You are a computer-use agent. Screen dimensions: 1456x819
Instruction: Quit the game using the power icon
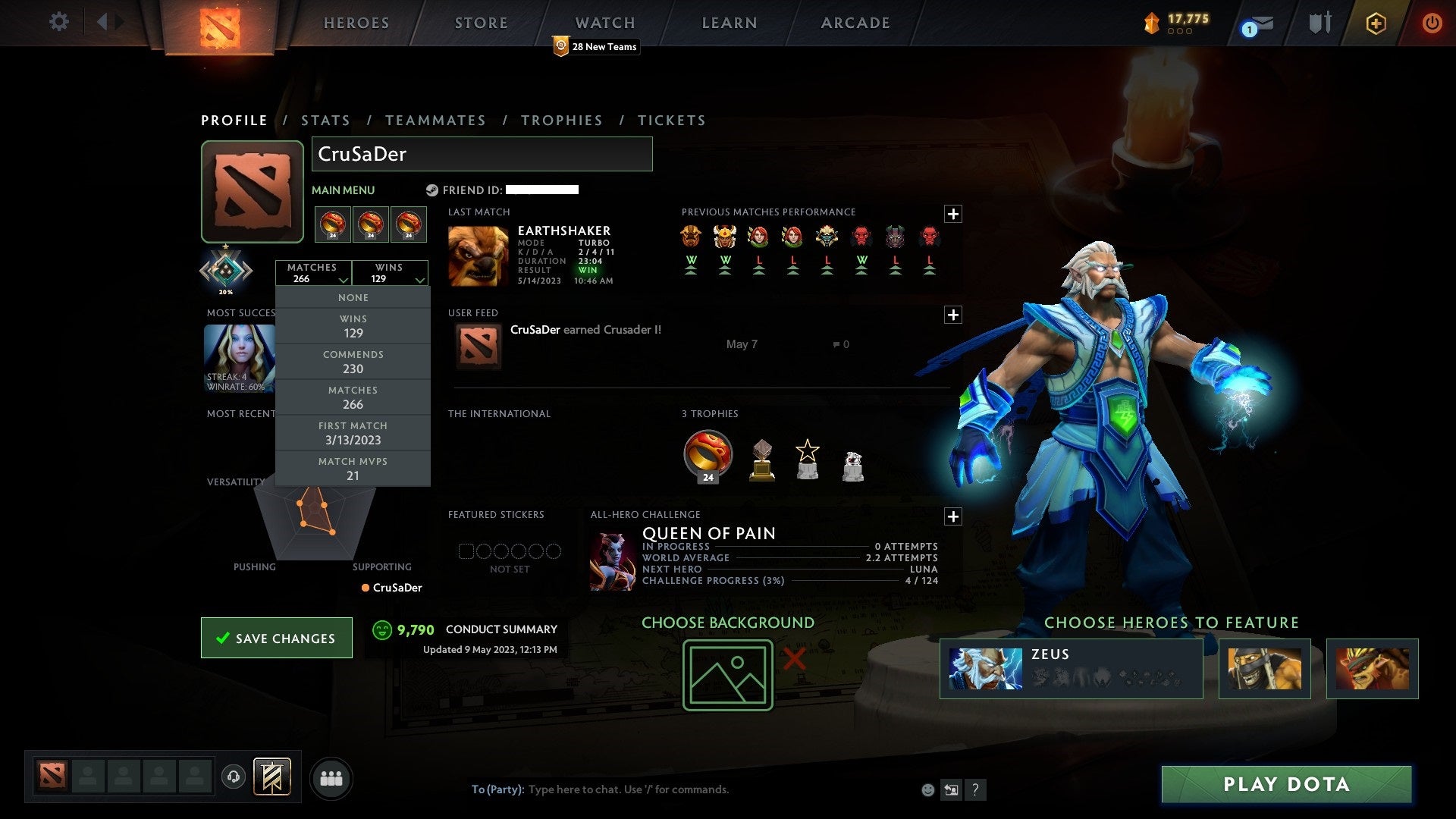[1432, 23]
